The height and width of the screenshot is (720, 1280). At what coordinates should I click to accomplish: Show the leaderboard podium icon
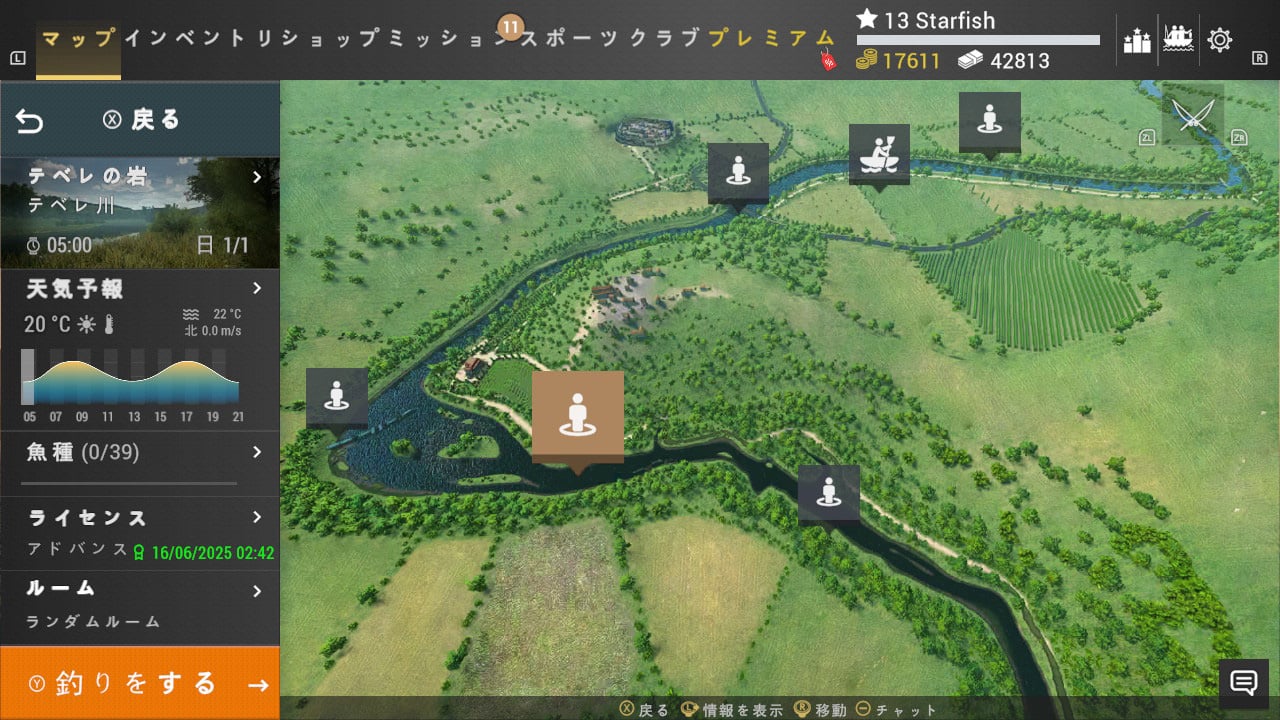pyautogui.click(x=1137, y=40)
